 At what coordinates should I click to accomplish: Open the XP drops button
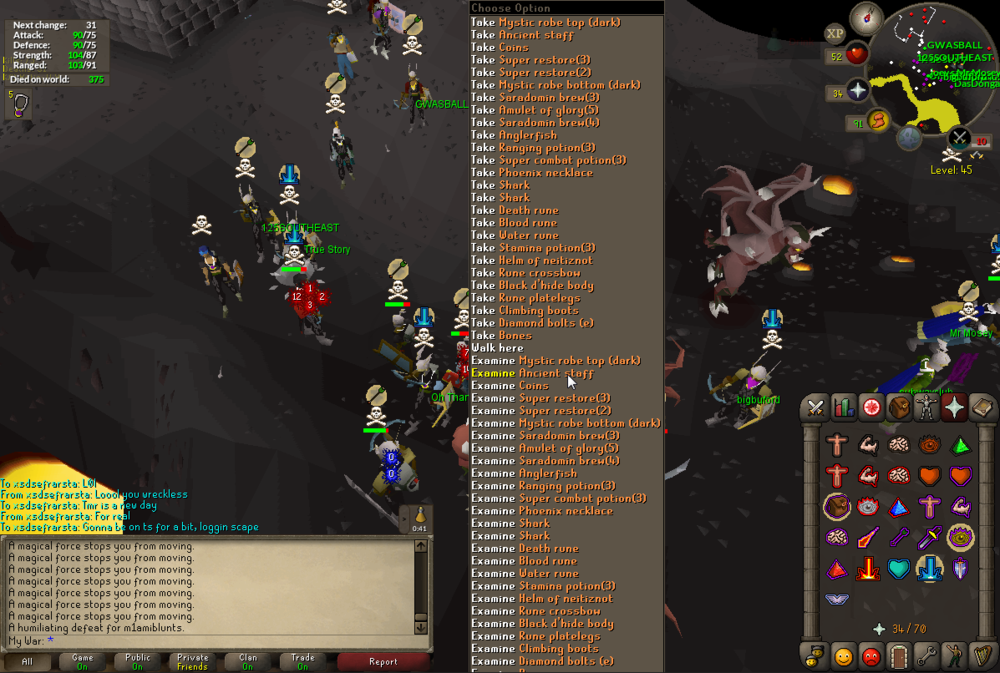click(x=834, y=33)
